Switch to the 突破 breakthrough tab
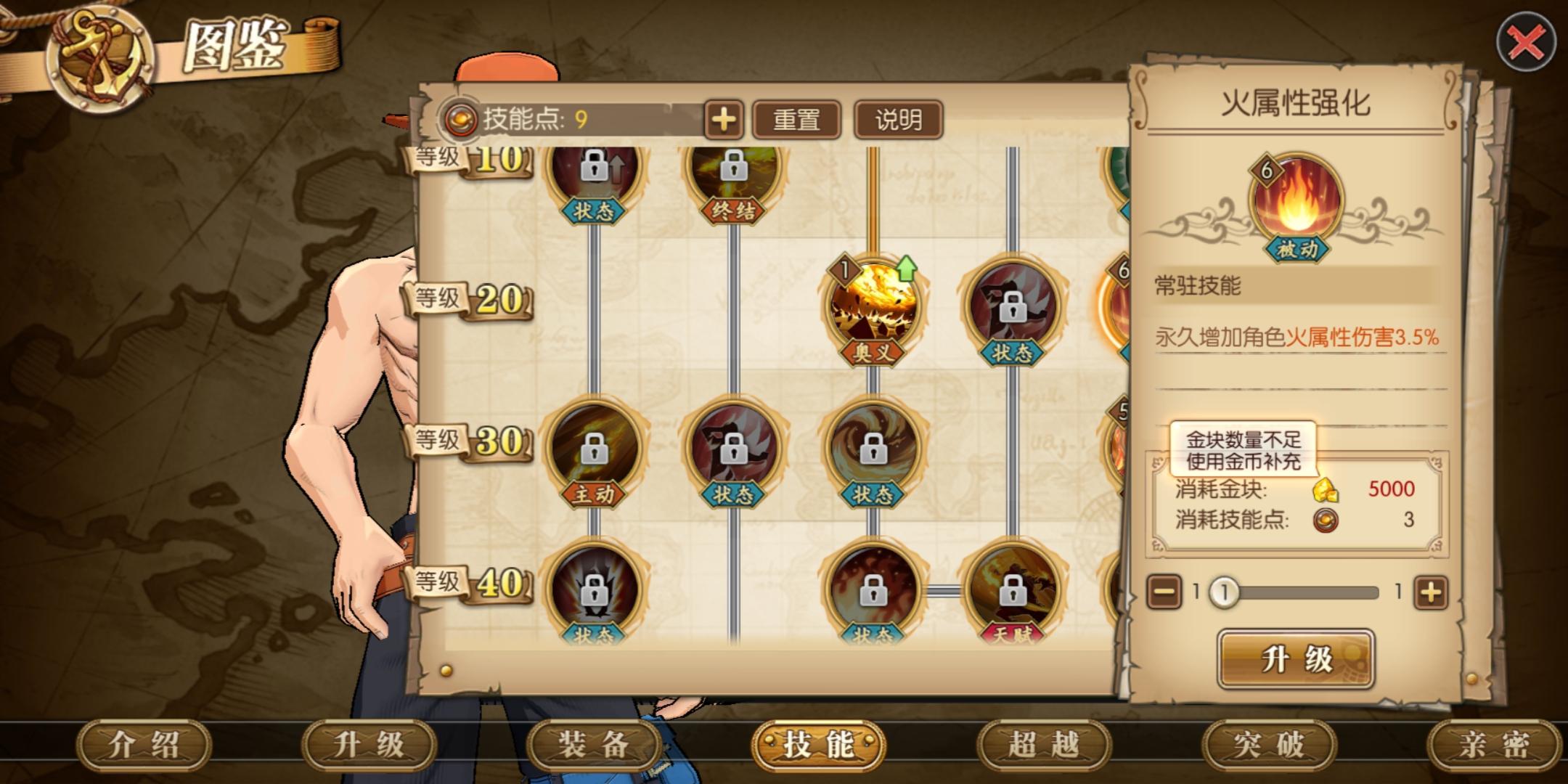 (x=1269, y=745)
